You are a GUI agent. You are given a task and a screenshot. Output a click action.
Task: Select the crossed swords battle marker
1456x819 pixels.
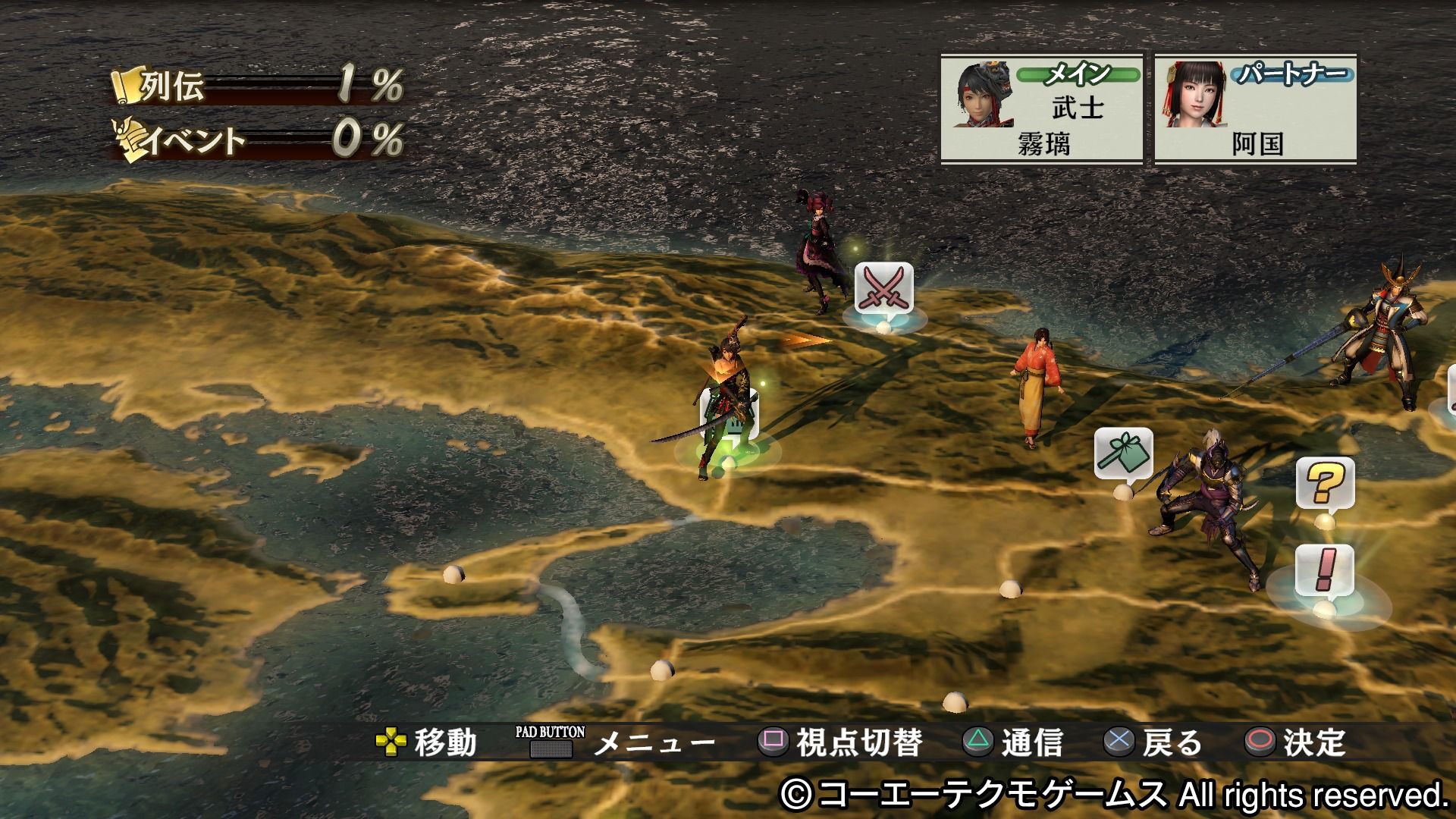[883, 289]
